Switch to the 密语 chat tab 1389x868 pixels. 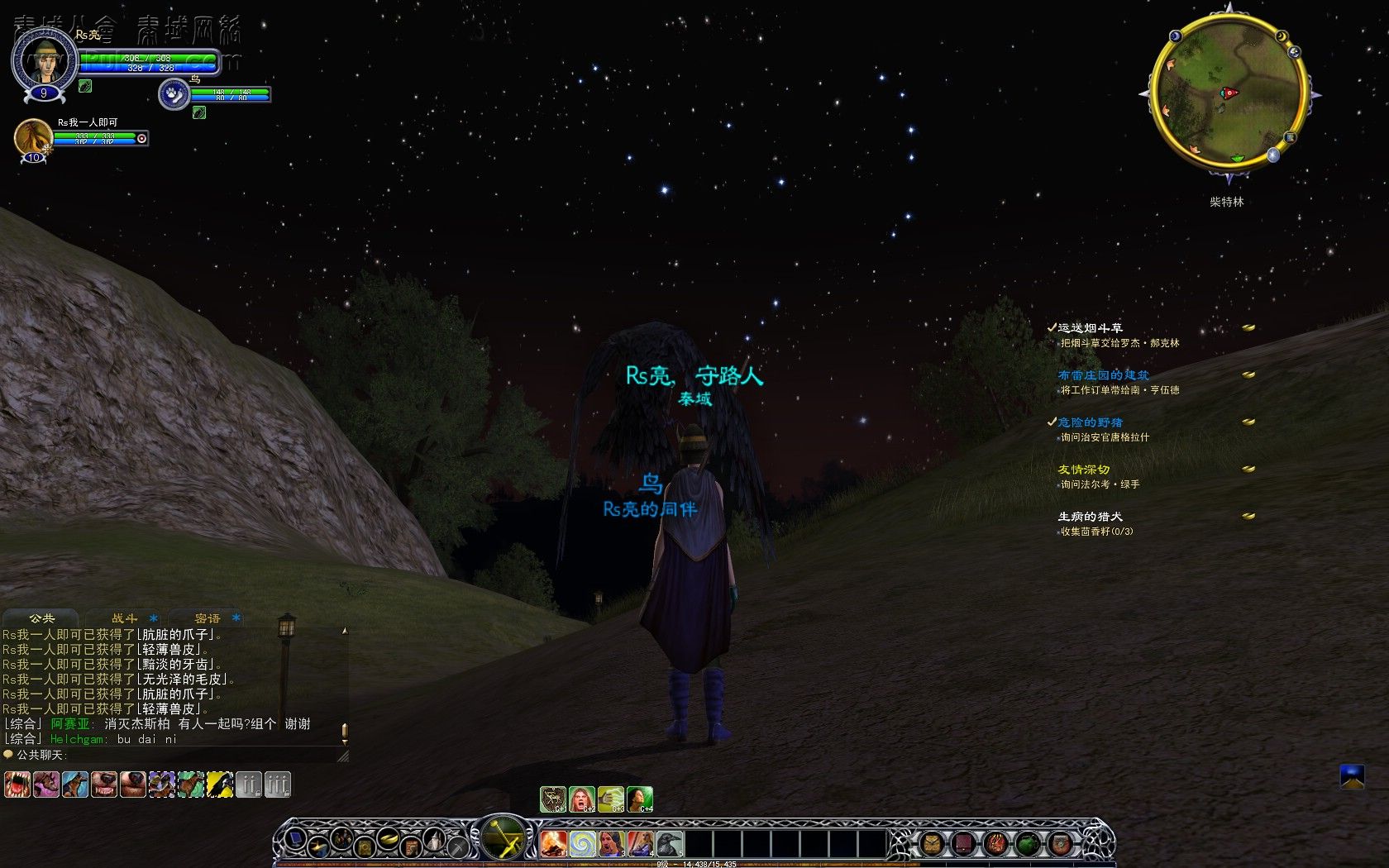(x=208, y=618)
